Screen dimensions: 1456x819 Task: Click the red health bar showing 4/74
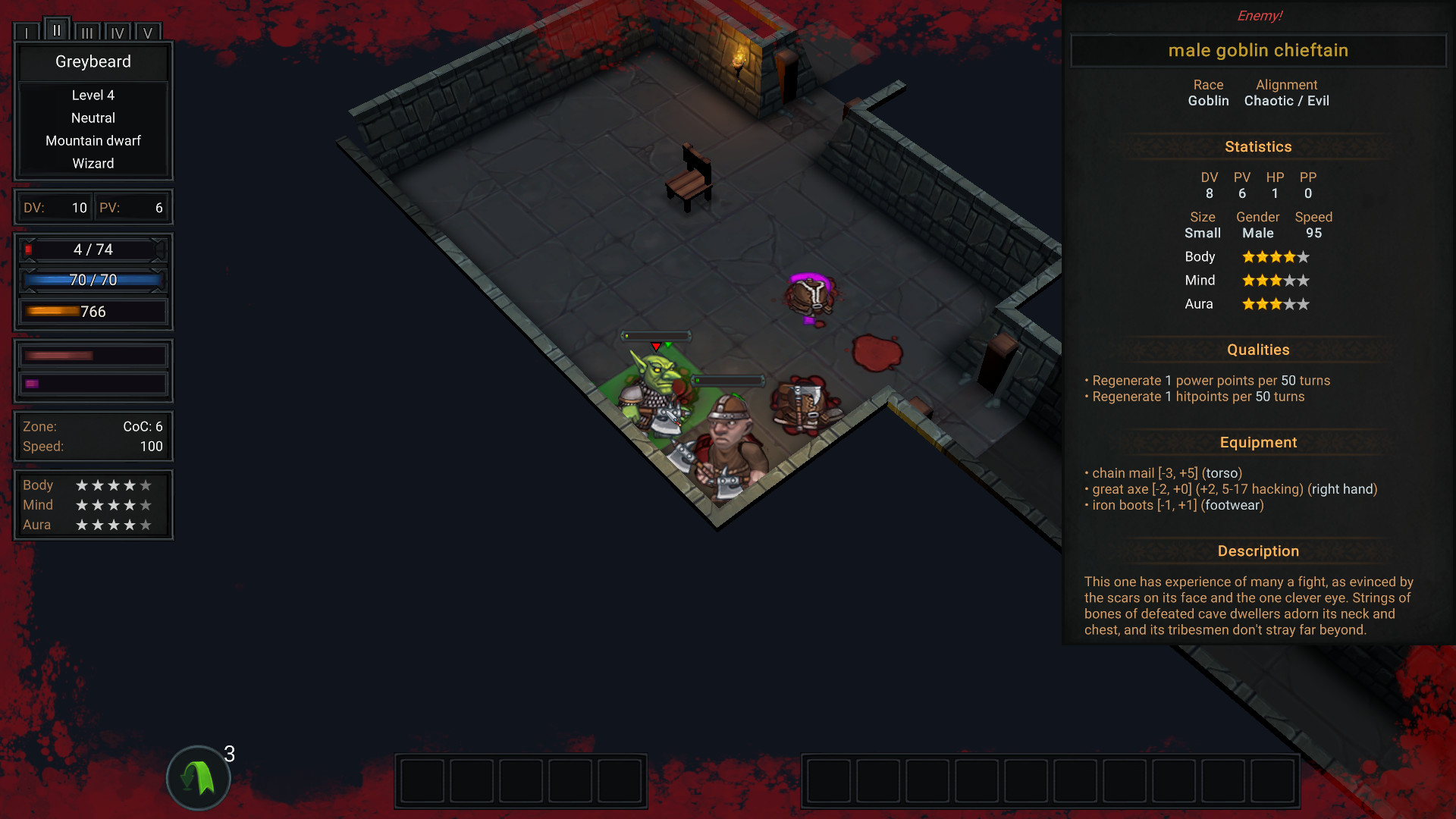pyautogui.click(x=91, y=249)
